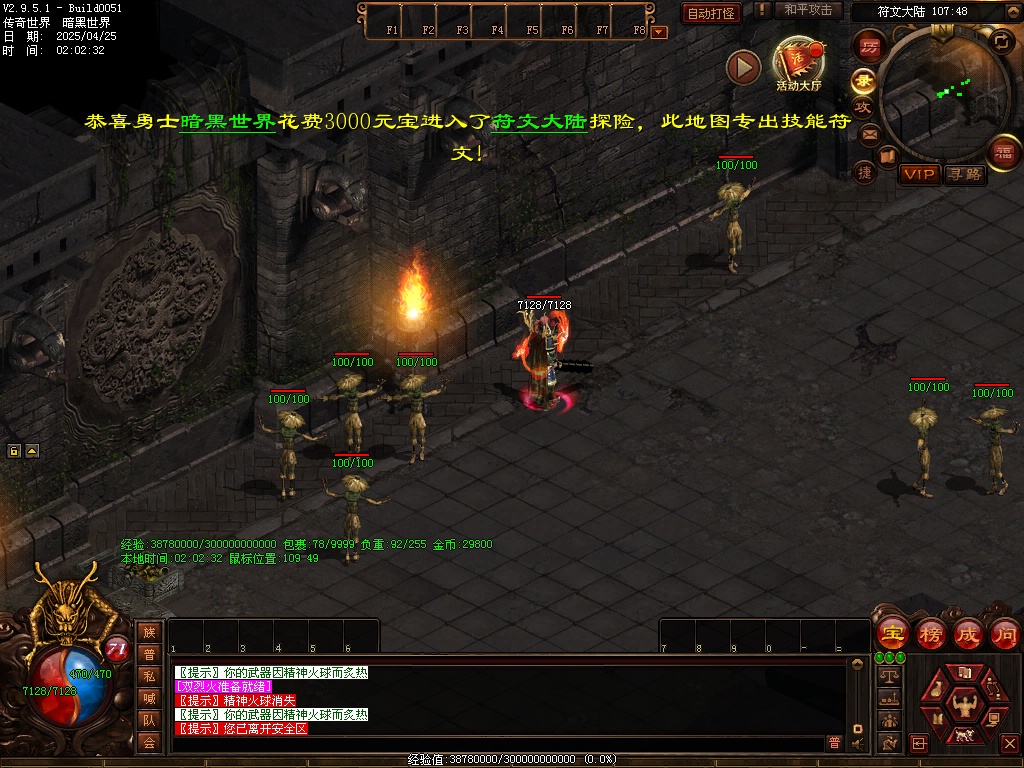Viewport: 1024px width, 768px height.
Task: Open the balance scales trade icon
Action: click(x=887, y=676)
